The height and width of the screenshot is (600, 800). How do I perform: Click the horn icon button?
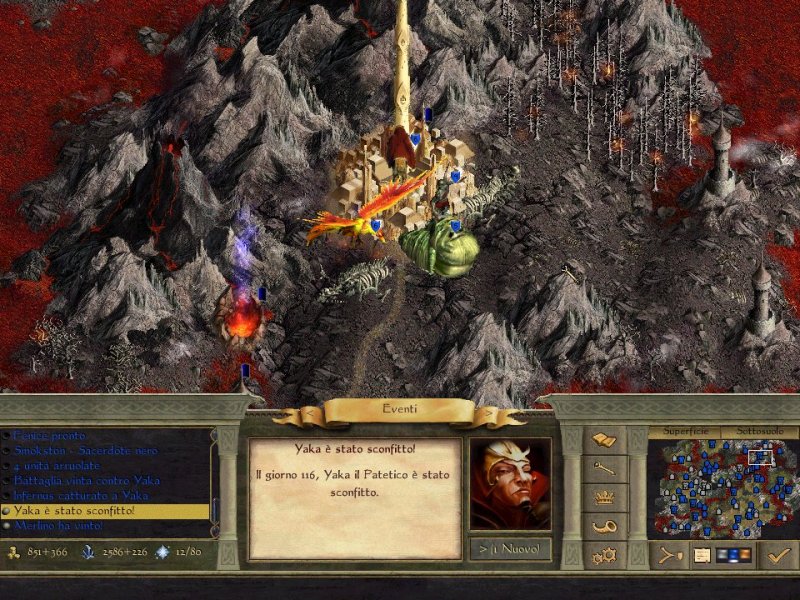point(604,526)
